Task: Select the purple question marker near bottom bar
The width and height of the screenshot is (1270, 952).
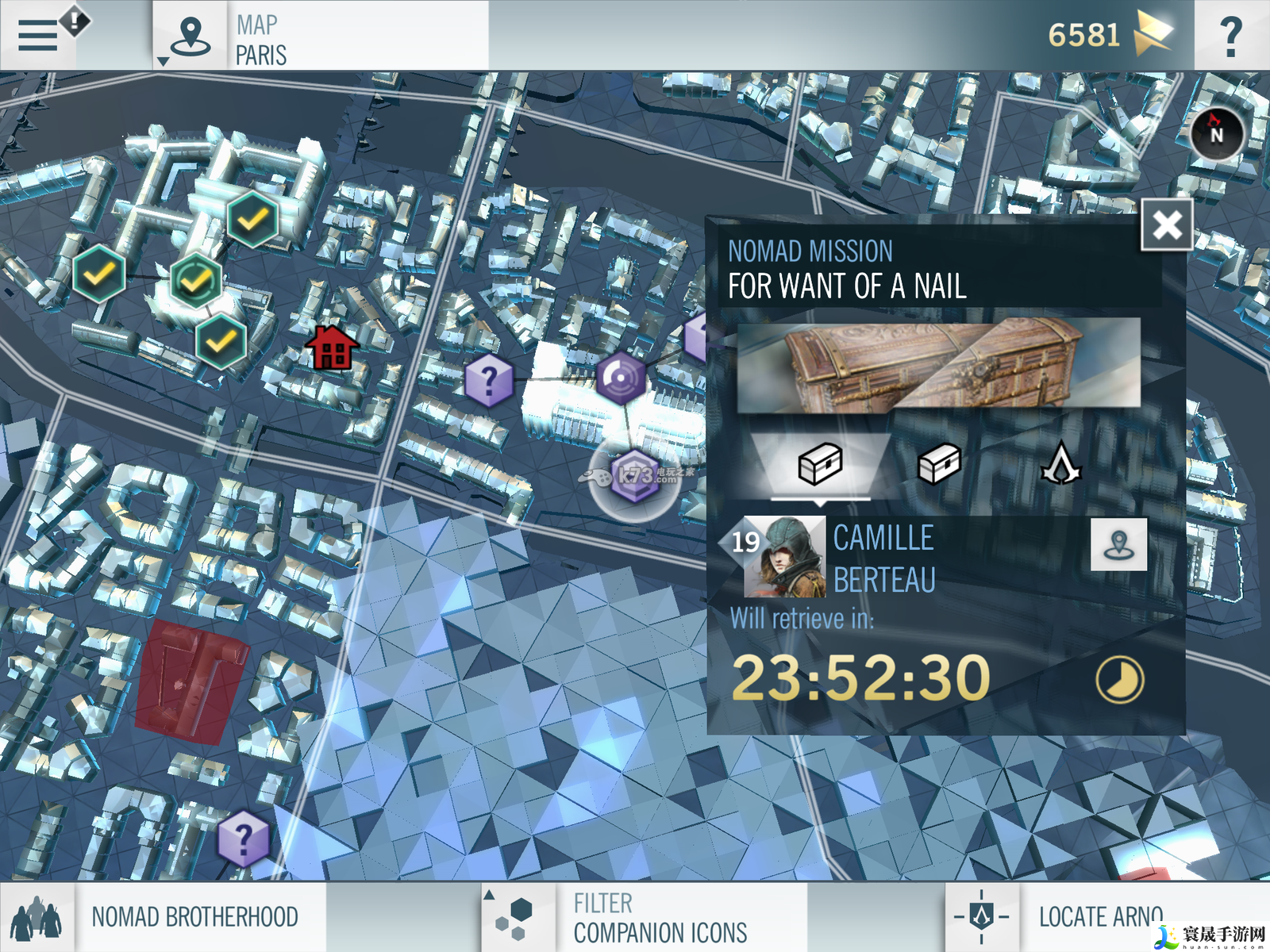Action: coord(243,837)
